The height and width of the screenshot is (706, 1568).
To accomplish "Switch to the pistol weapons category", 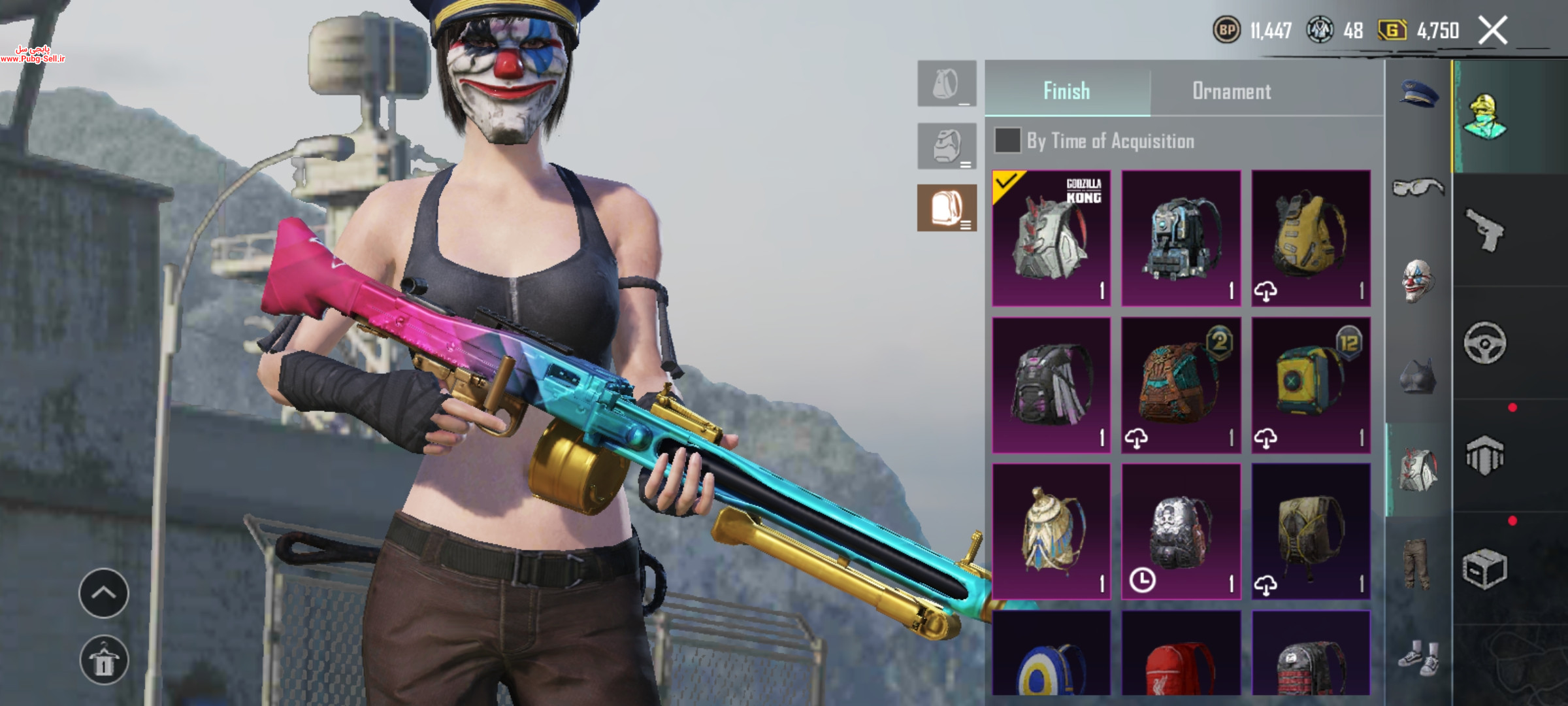I will (1484, 230).
